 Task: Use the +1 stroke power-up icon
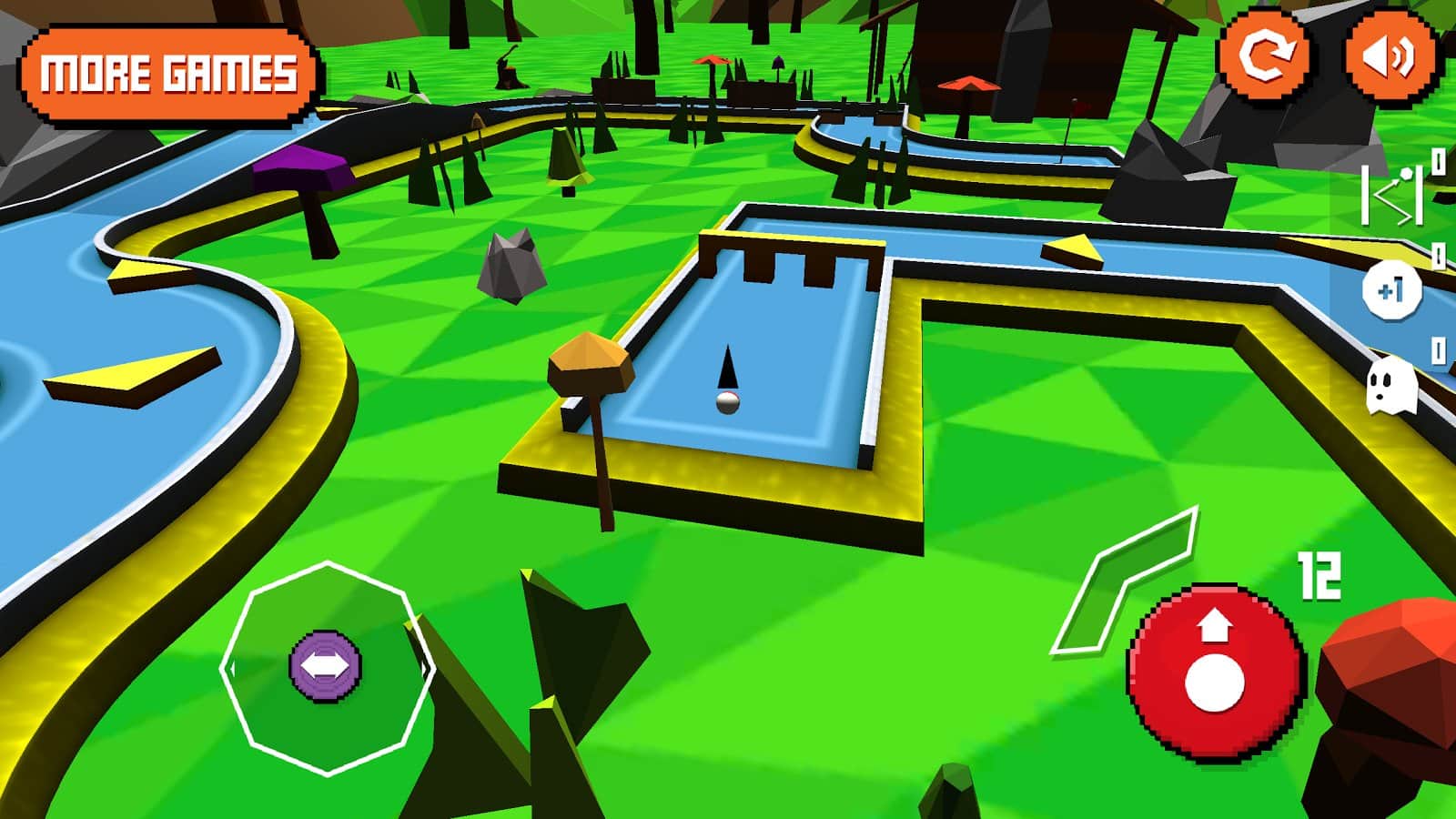(1390, 291)
